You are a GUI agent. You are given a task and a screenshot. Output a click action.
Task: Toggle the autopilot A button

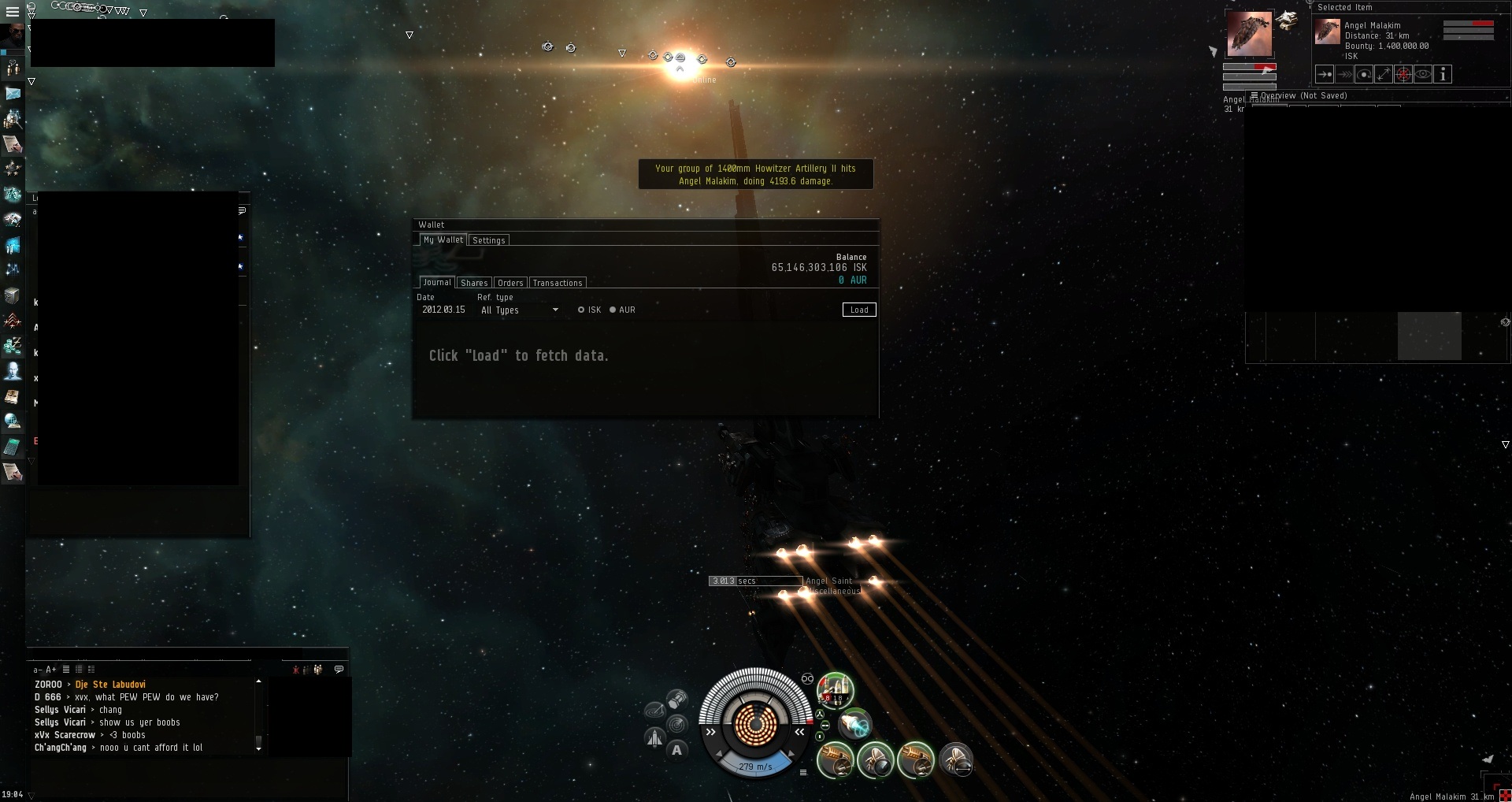click(676, 750)
